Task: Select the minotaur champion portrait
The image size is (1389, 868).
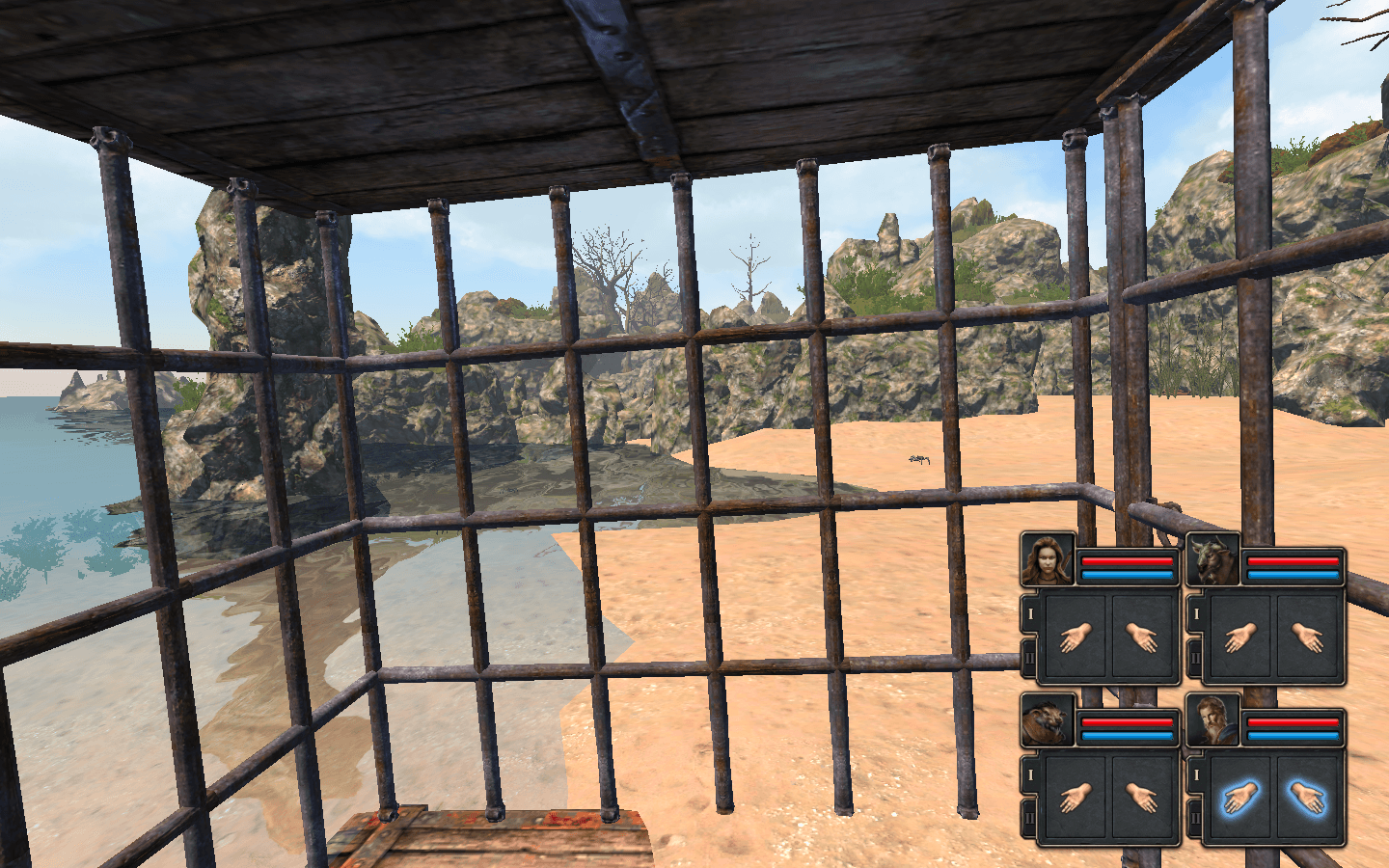Action: tap(1212, 559)
